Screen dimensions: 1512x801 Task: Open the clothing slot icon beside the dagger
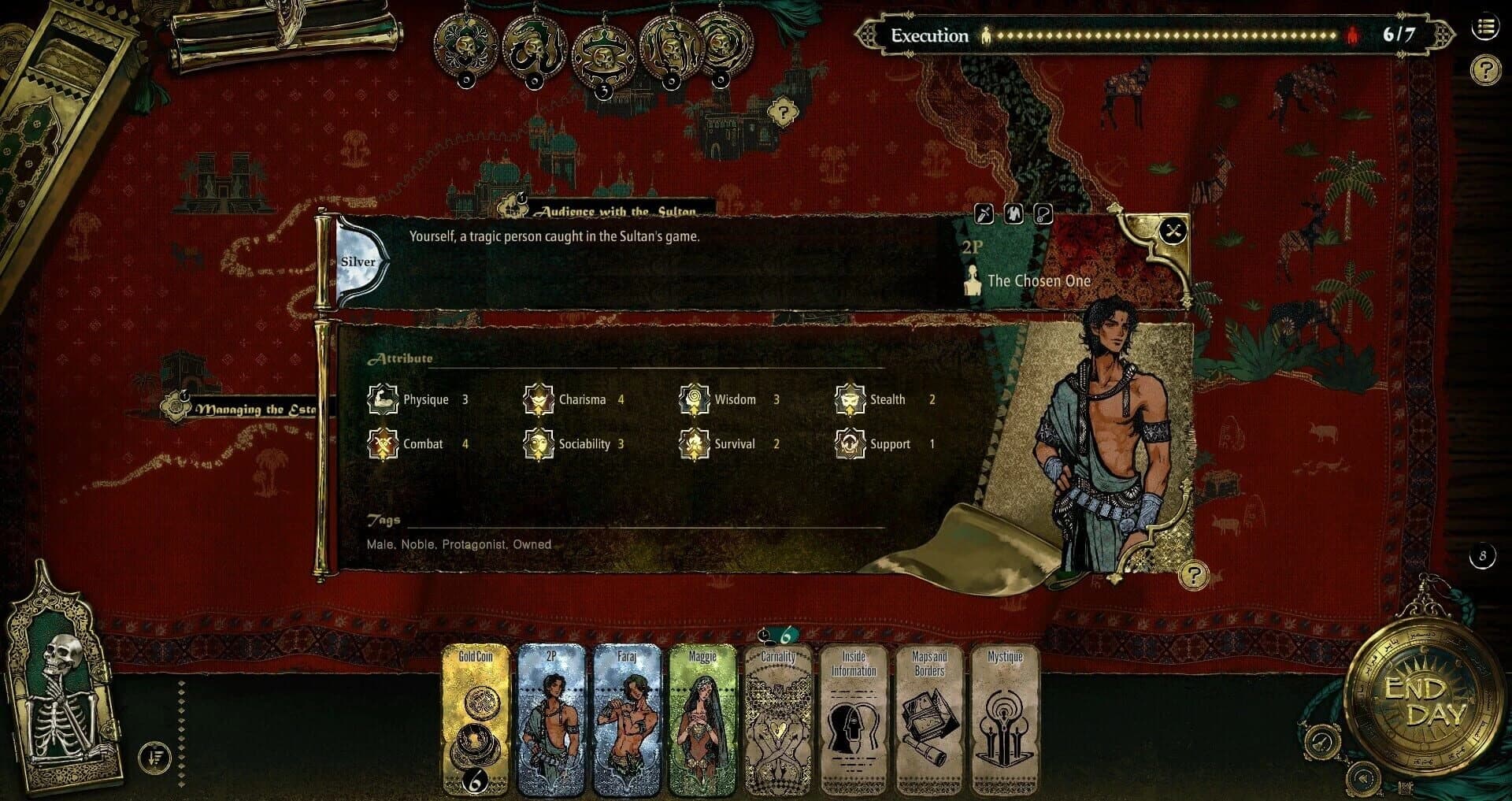[1014, 214]
